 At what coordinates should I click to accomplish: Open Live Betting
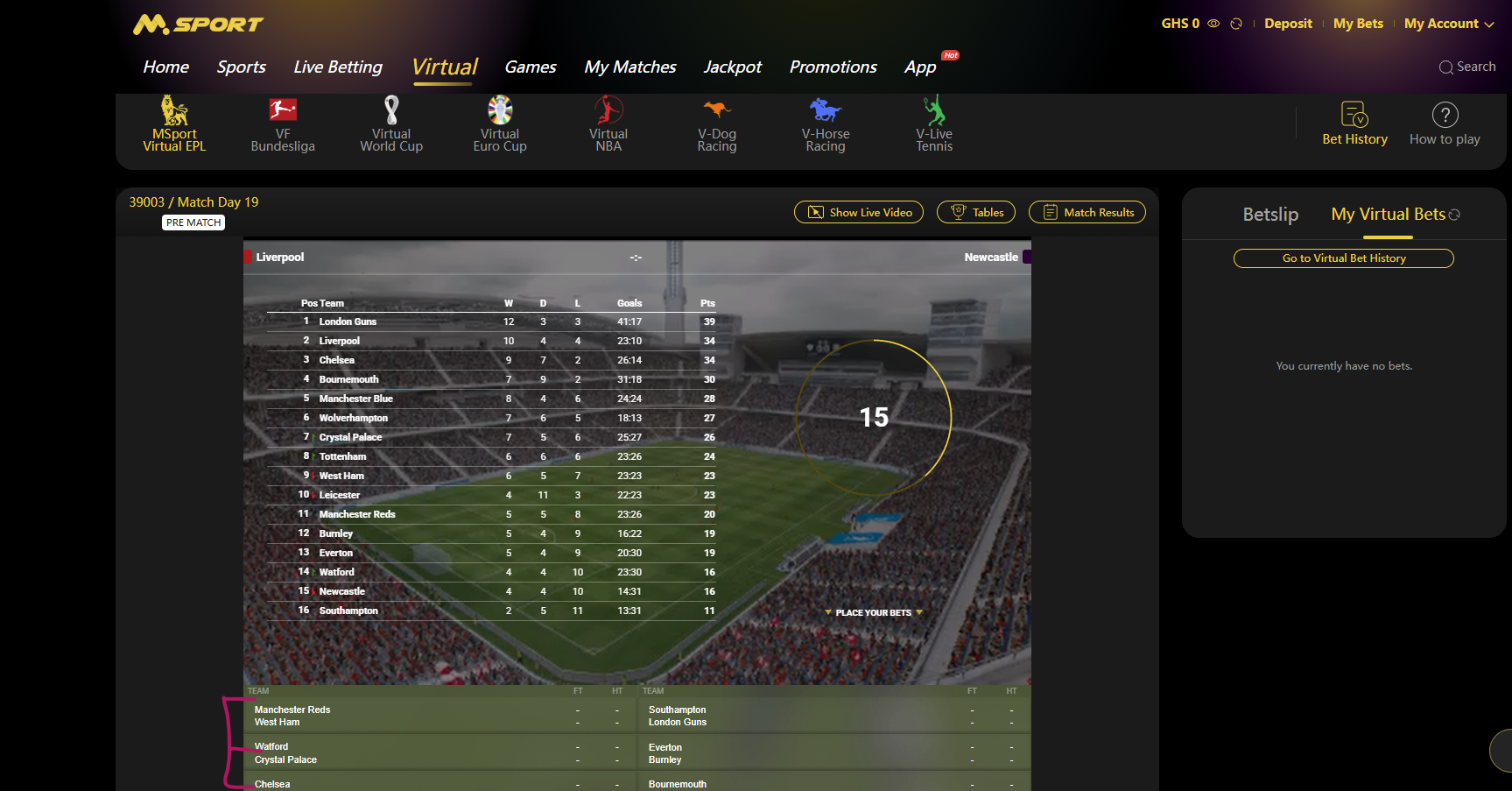(338, 67)
